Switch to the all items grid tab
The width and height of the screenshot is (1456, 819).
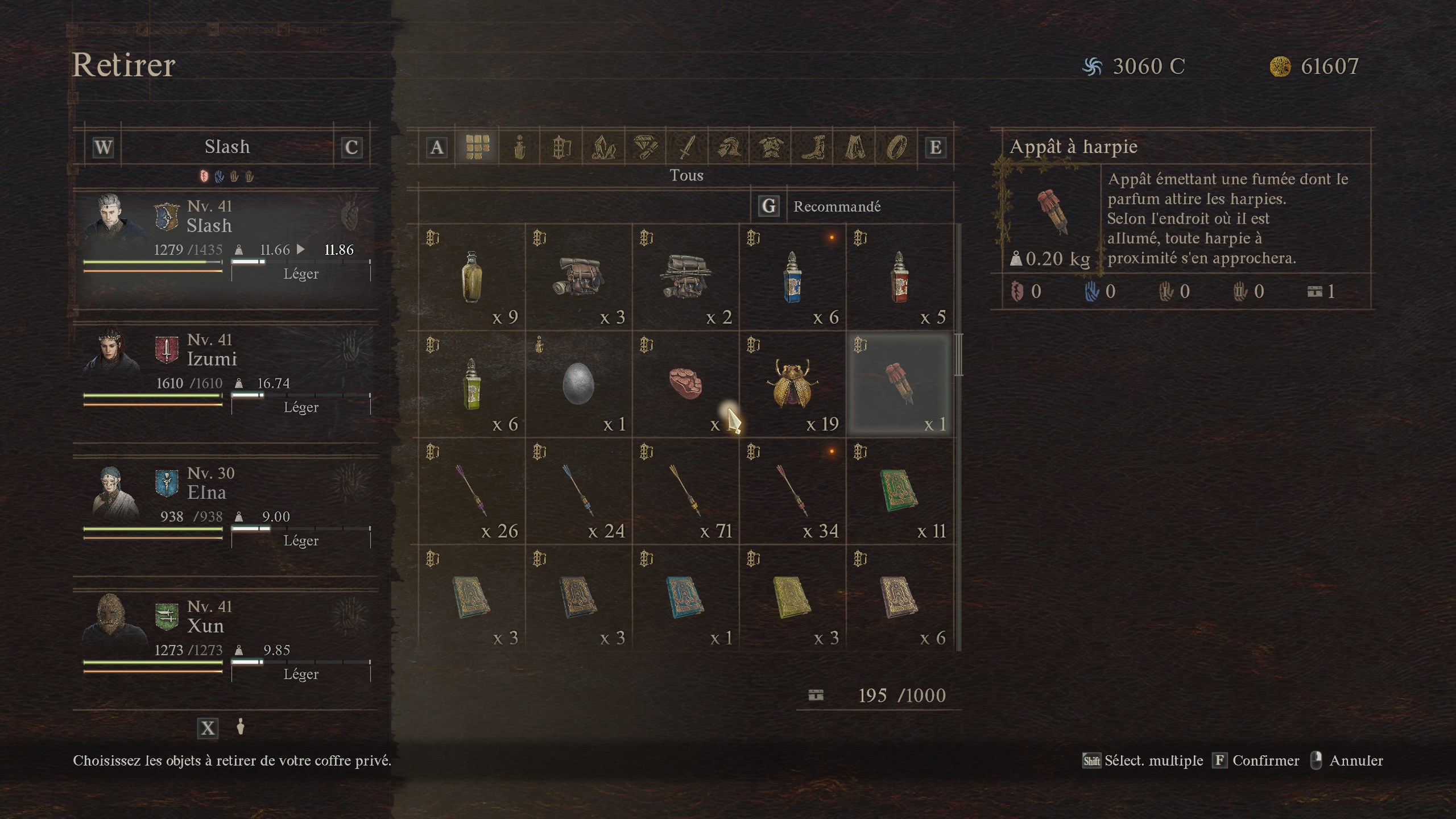(477, 147)
